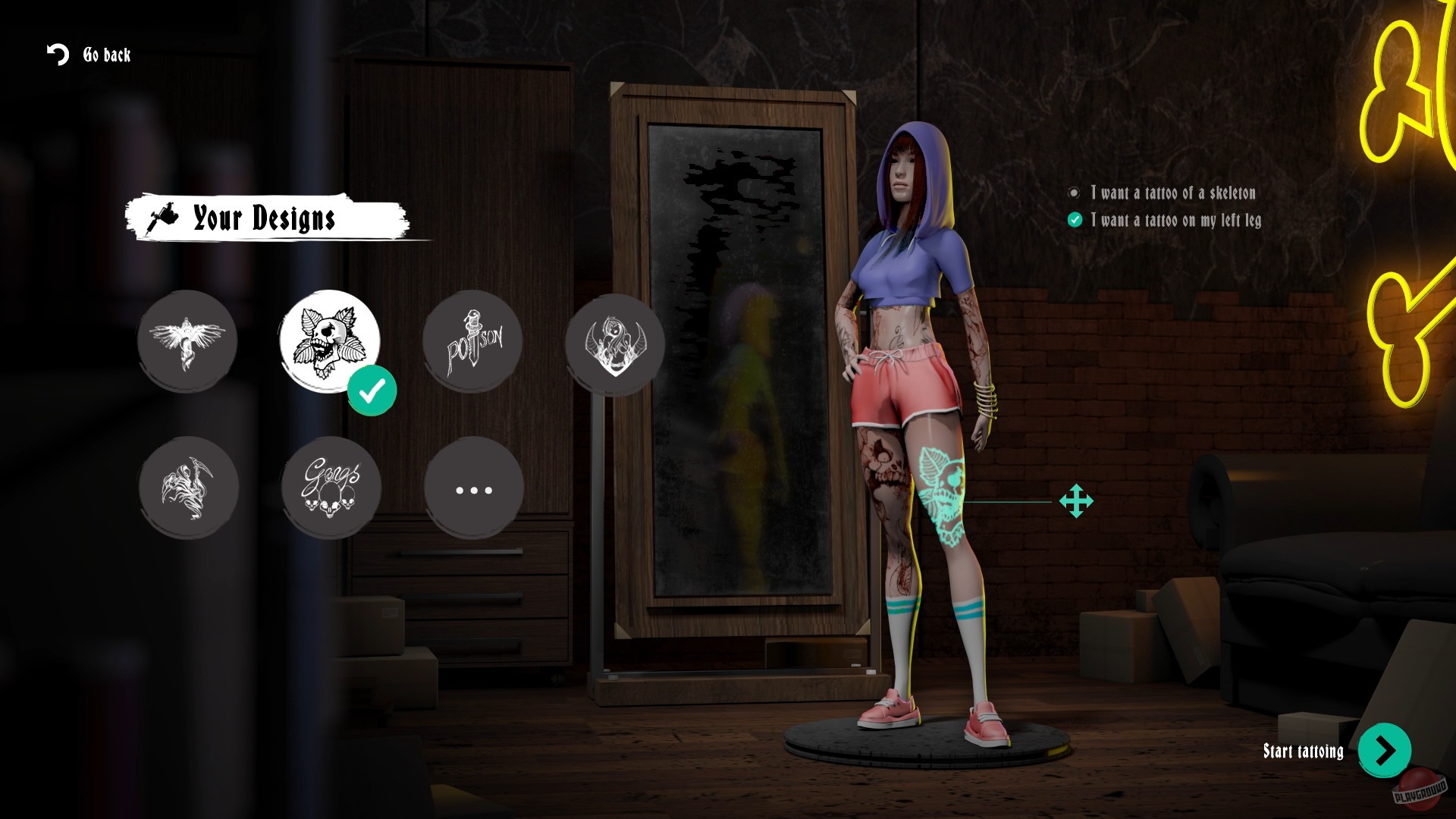Screen dimensions: 1456x819
Task: Click Start tattoing
Action: [x=1302, y=752]
